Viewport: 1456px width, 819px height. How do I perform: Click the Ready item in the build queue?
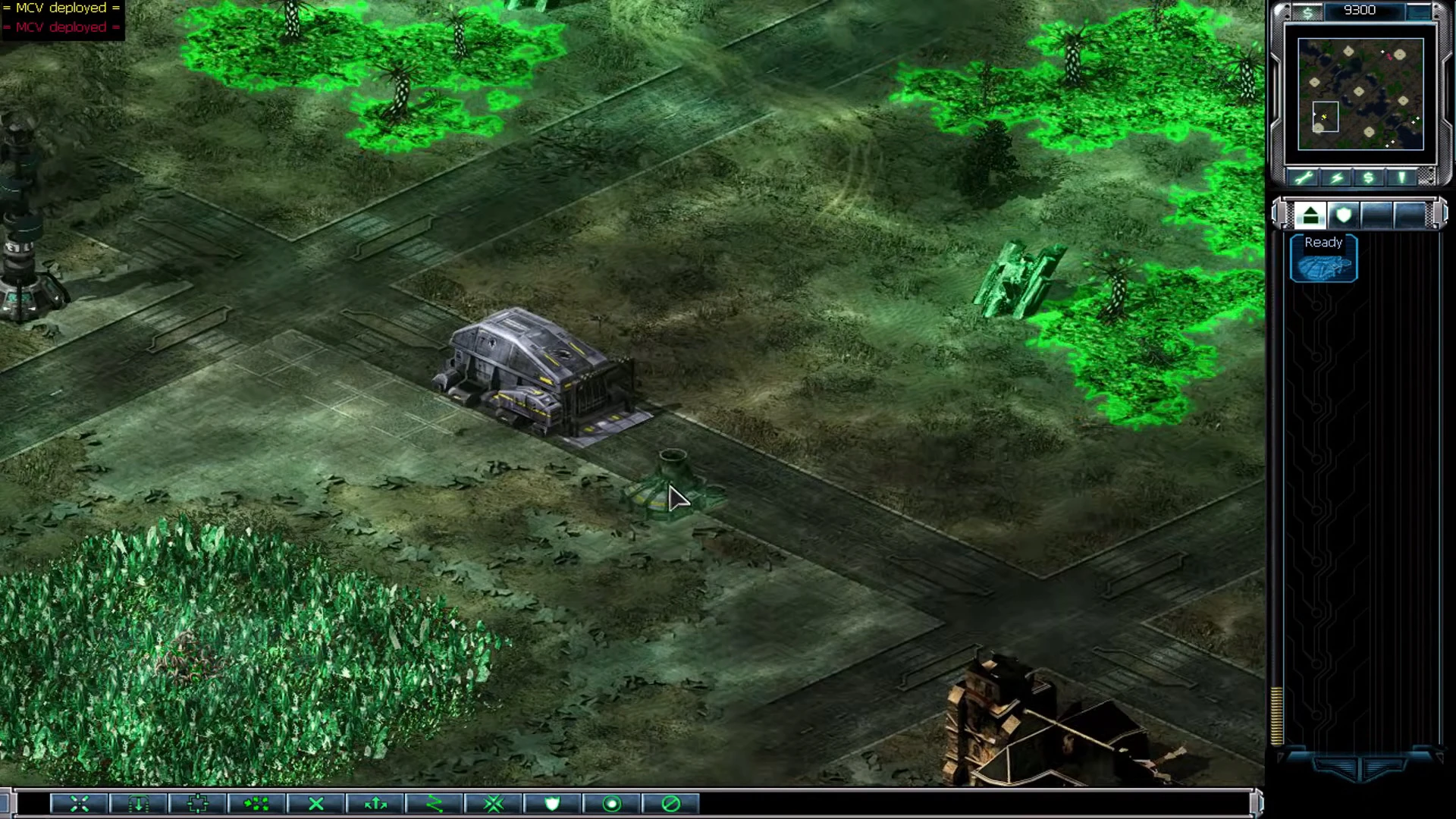pos(1323,258)
